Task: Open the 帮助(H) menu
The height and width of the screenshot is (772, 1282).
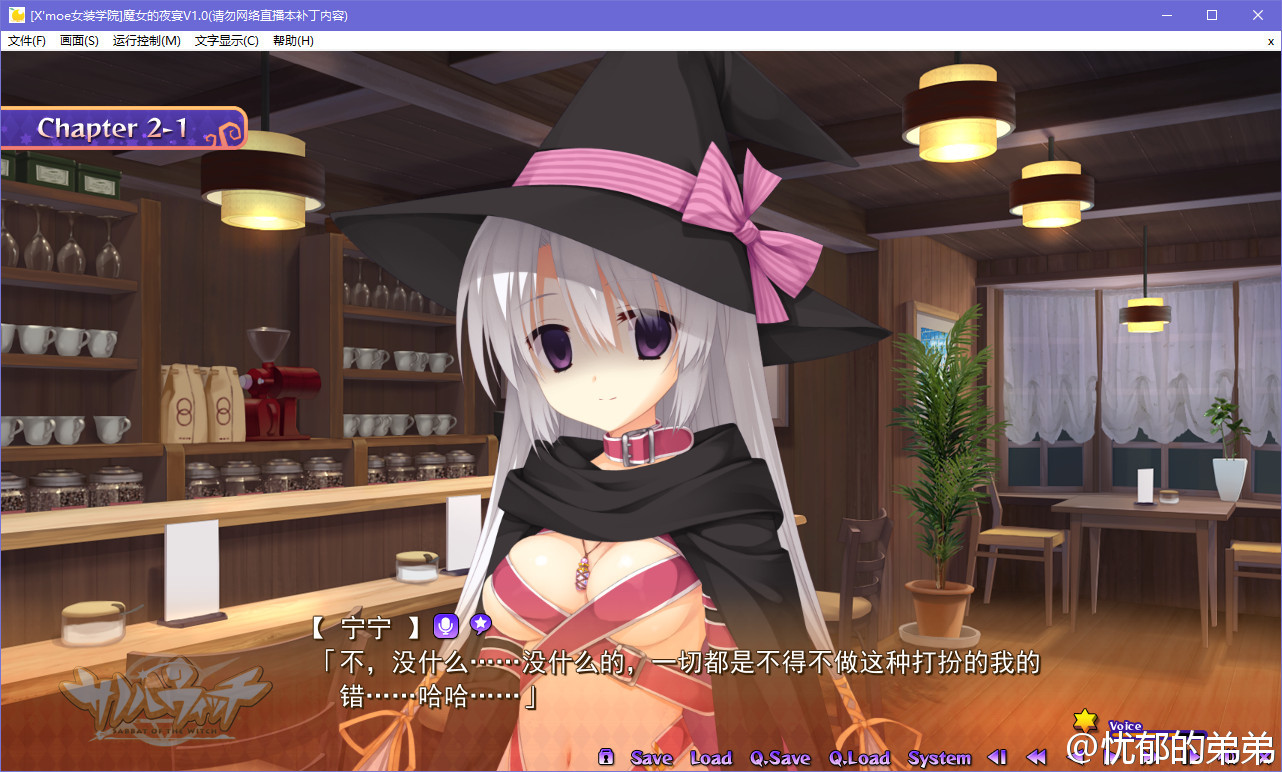Action: point(293,41)
